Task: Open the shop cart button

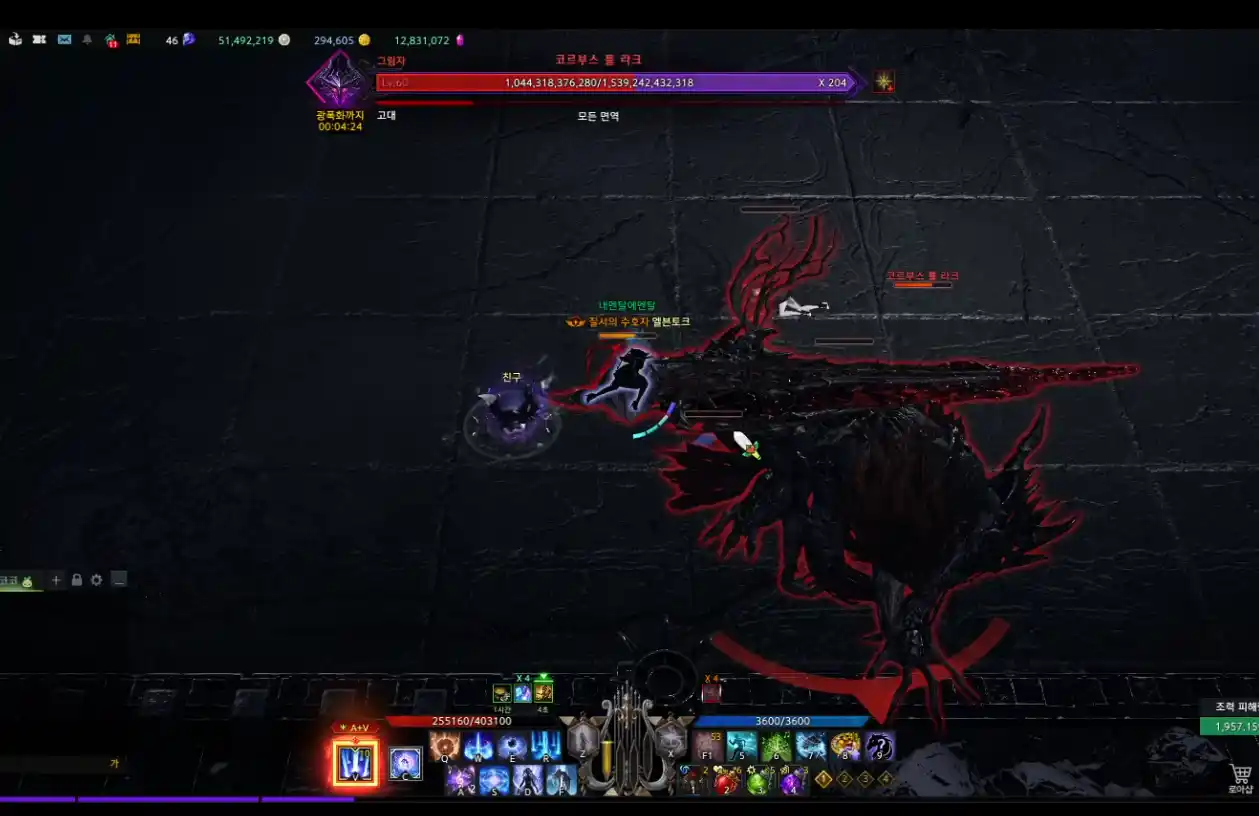Action: 1240,776
